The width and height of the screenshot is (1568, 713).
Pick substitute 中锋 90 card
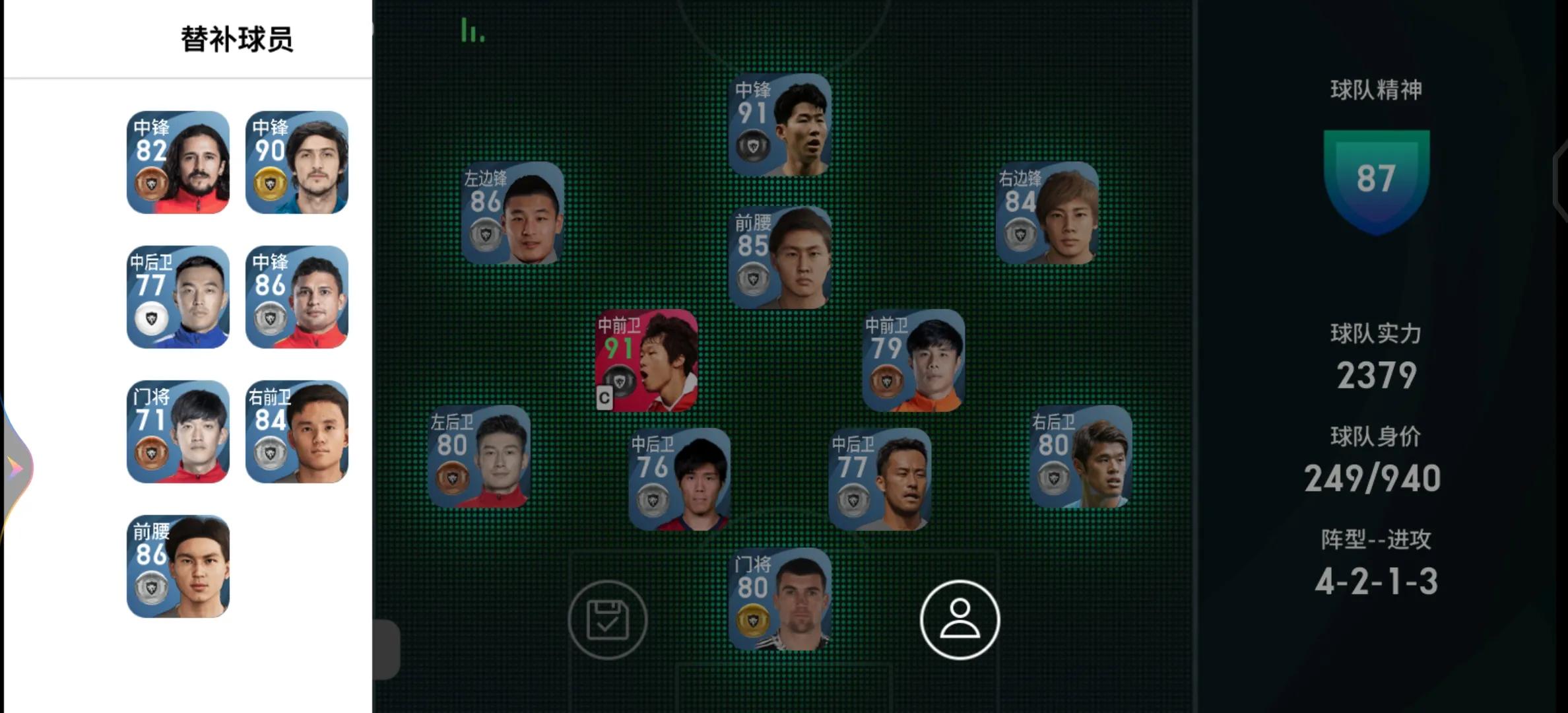click(x=297, y=162)
